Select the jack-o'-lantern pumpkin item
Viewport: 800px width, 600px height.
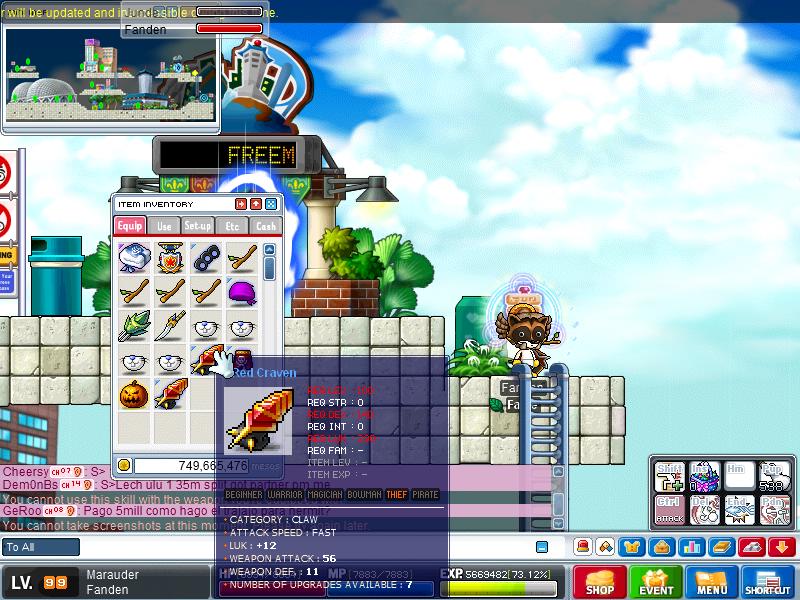coord(134,394)
